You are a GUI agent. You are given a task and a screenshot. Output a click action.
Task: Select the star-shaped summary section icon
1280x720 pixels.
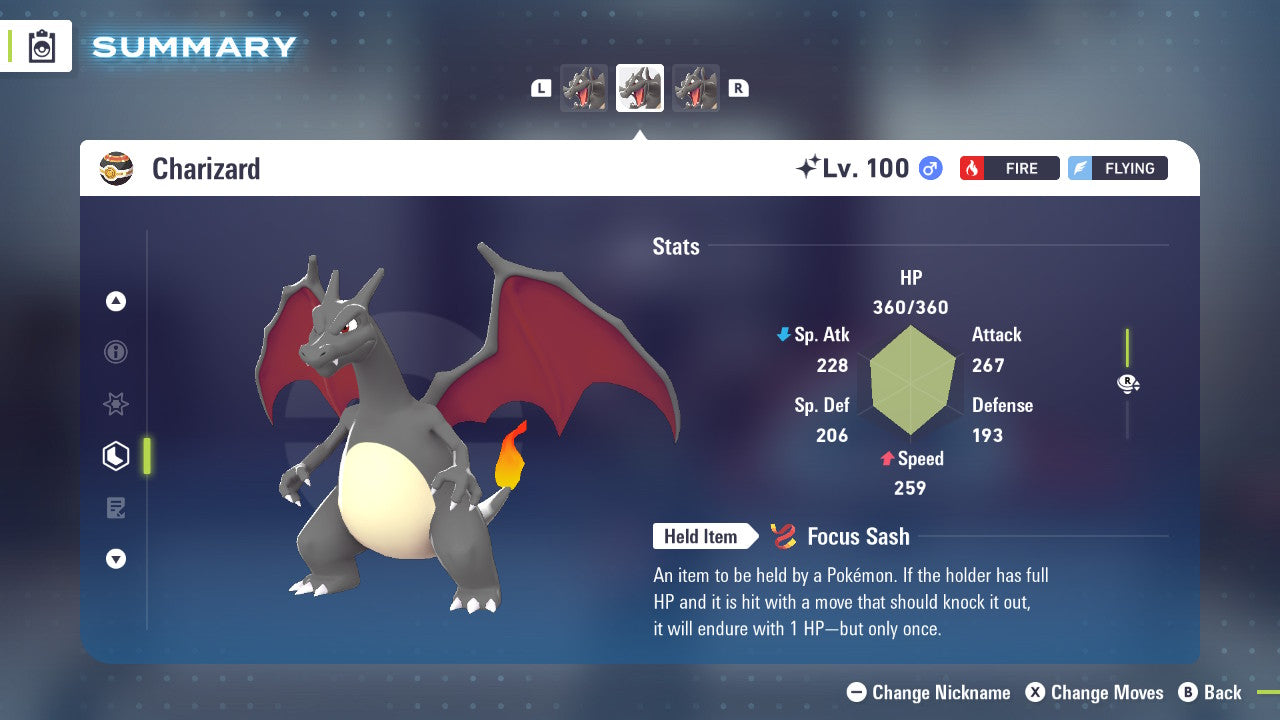[x=116, y=404]
